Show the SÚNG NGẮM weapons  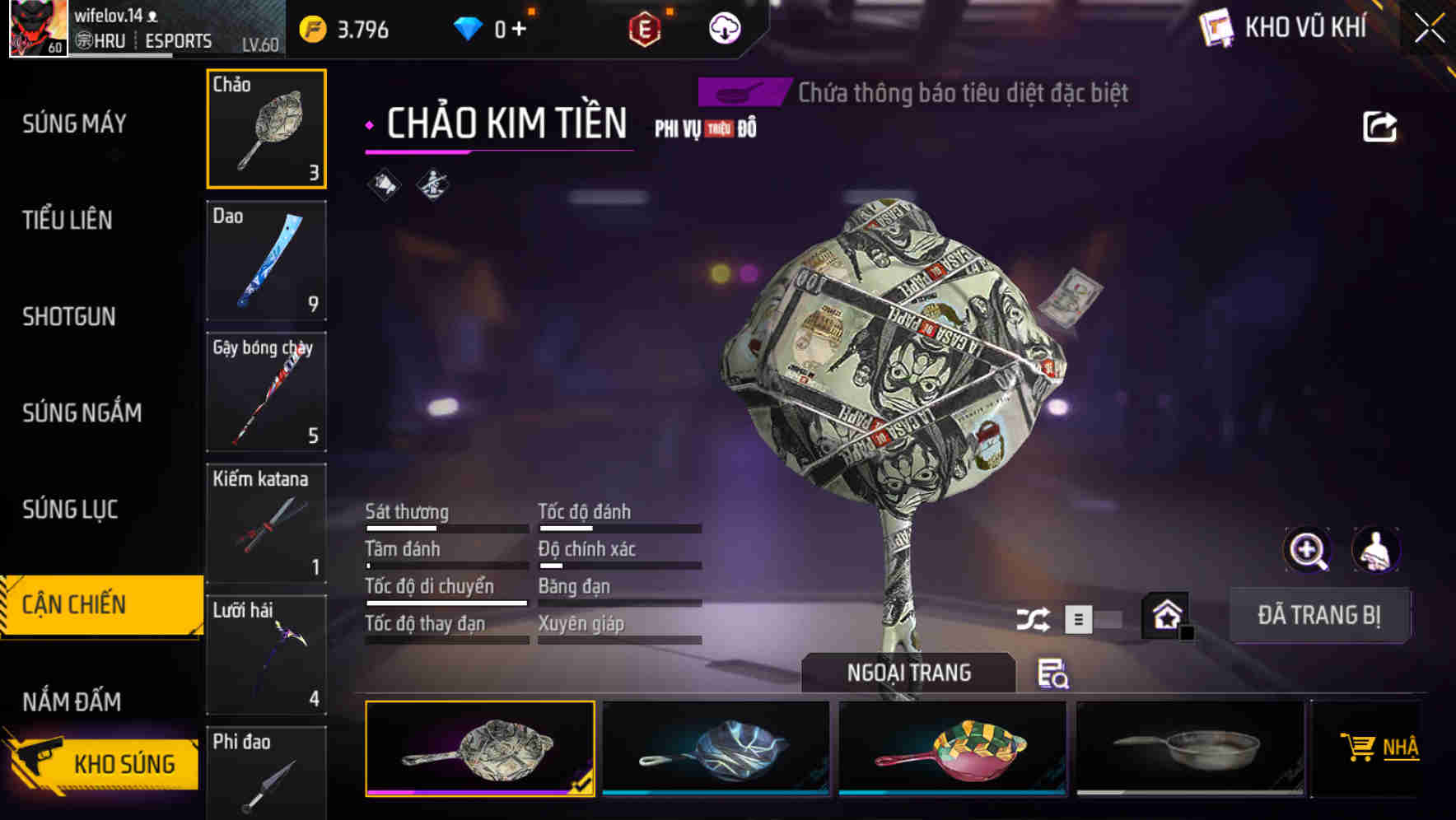82,412
